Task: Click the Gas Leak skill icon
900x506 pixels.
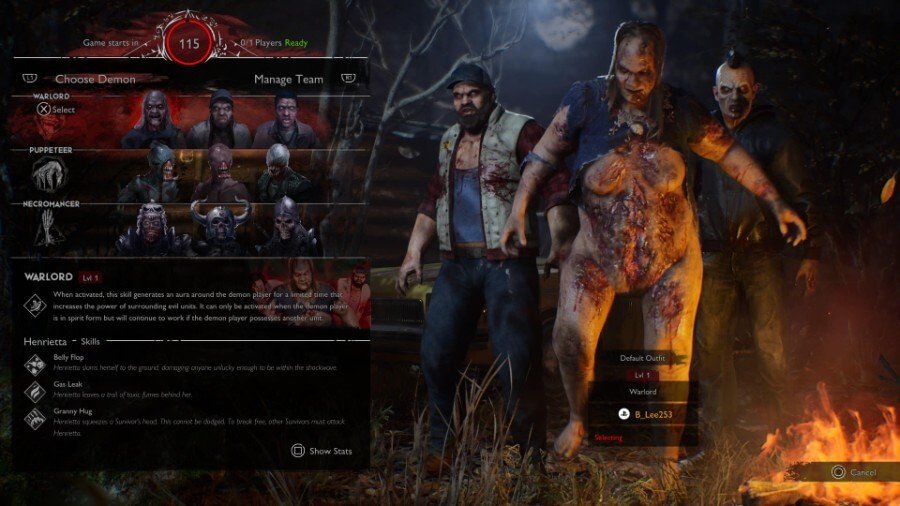Action: 32,390
